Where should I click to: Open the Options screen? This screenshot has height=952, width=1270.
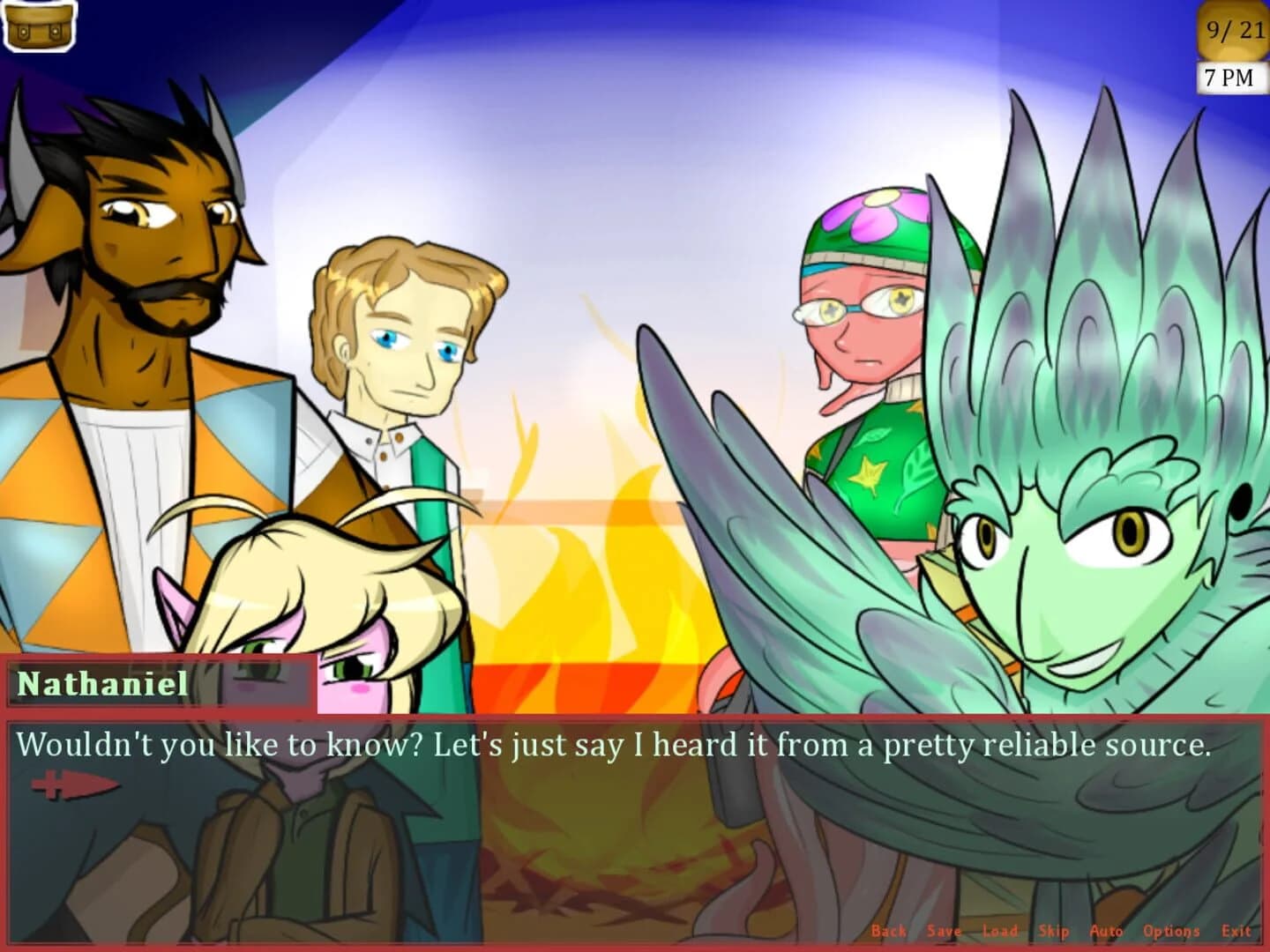(x=1173, y=930)
